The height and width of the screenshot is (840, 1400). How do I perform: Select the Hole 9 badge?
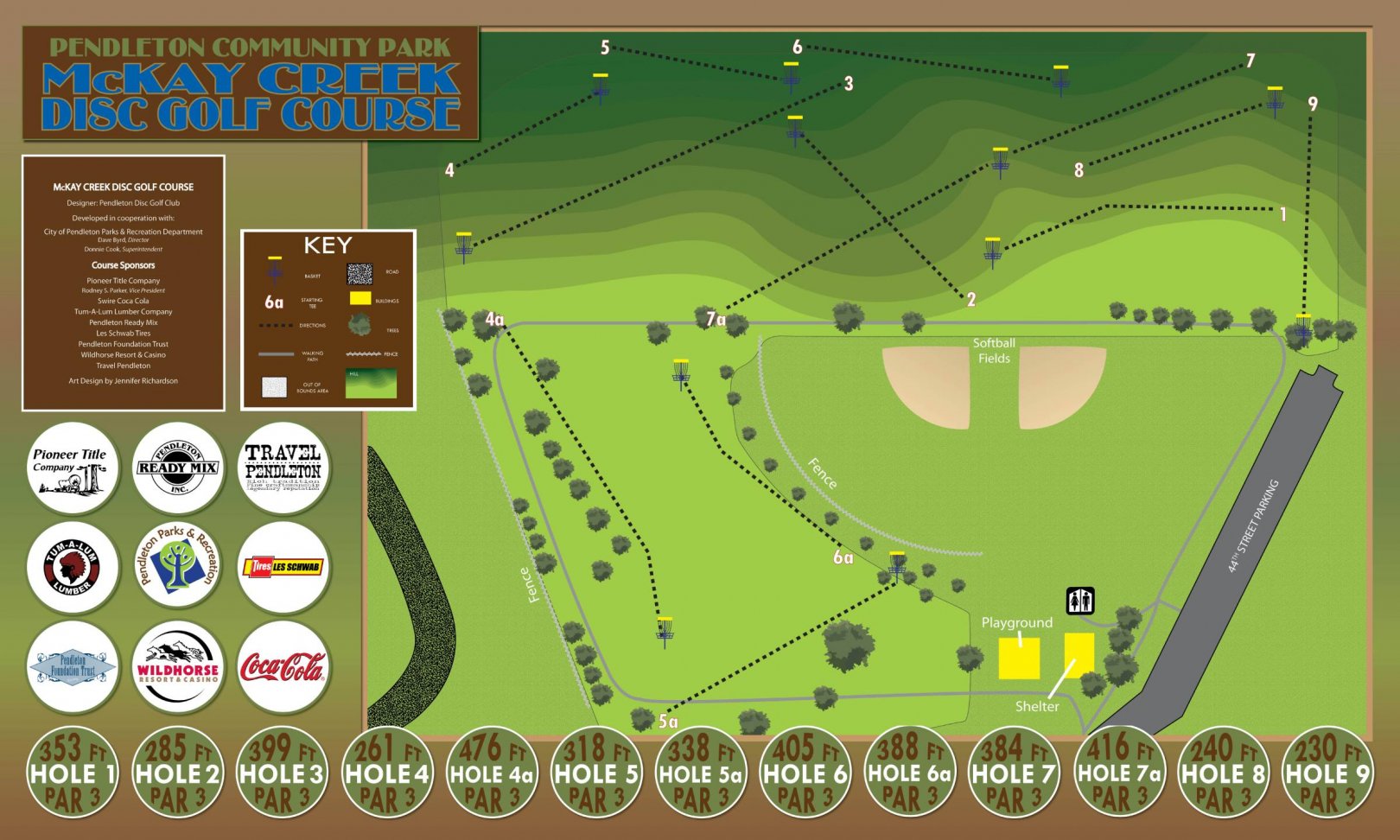click(1328, 773)
